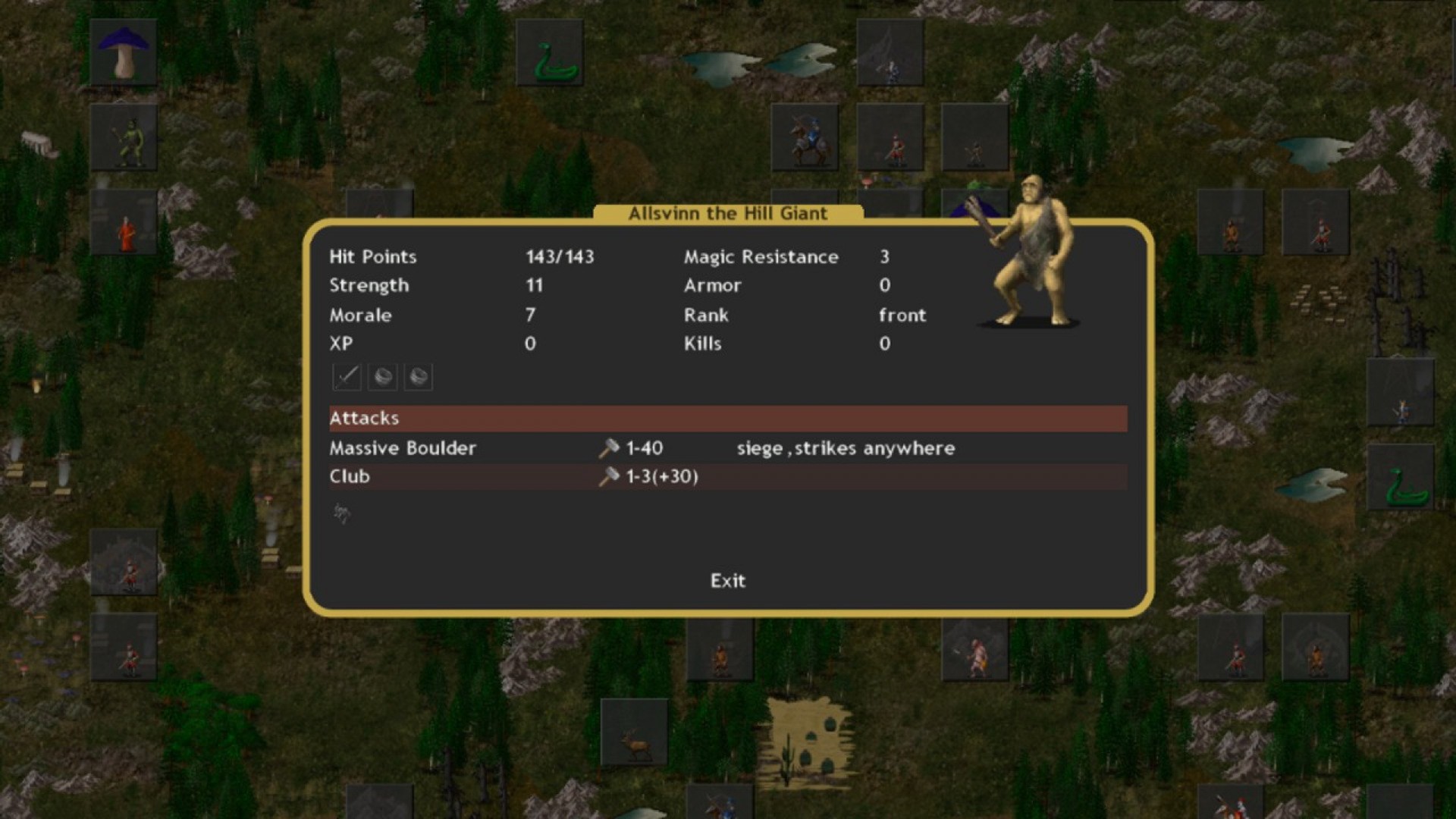Image resolution: width=1456 pixels, height=819 pixels.
Task: Click the first coiled boulder item icon
Action: click(x=382, y=376)
